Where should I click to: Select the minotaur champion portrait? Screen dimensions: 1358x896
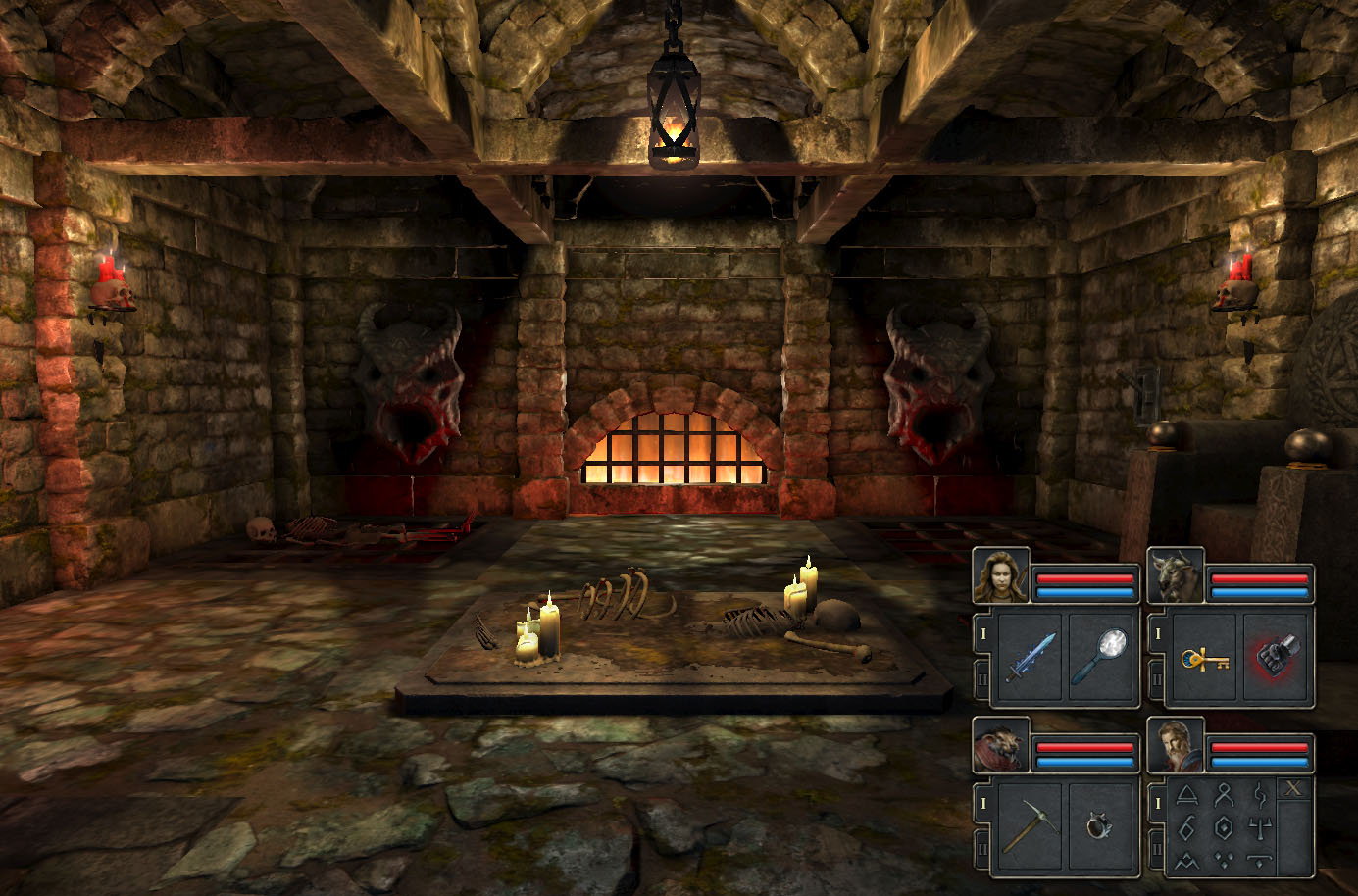[1175, 576]
